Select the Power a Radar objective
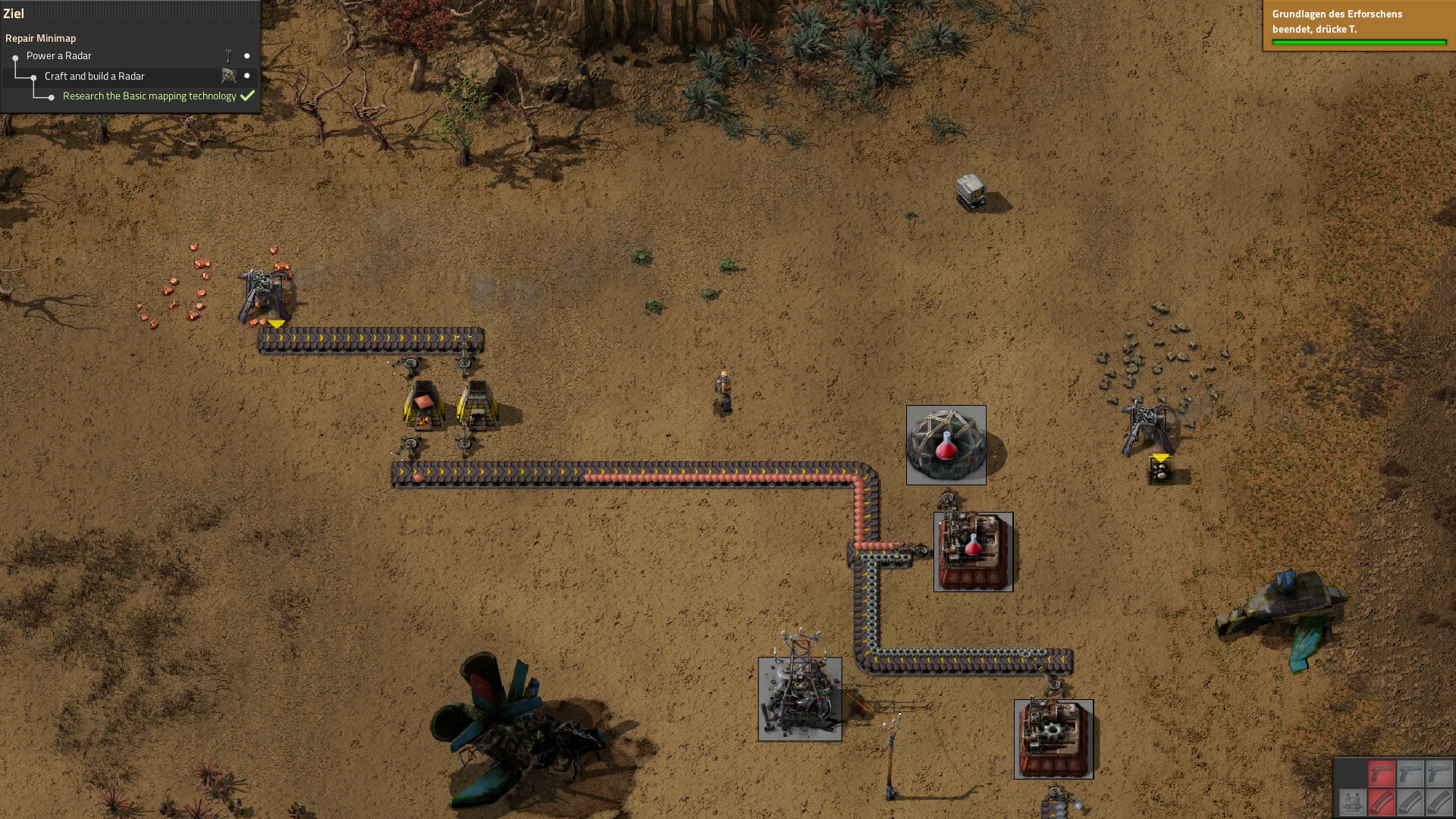The height and width of the screenshot is (819, 1456). point(59,56)
